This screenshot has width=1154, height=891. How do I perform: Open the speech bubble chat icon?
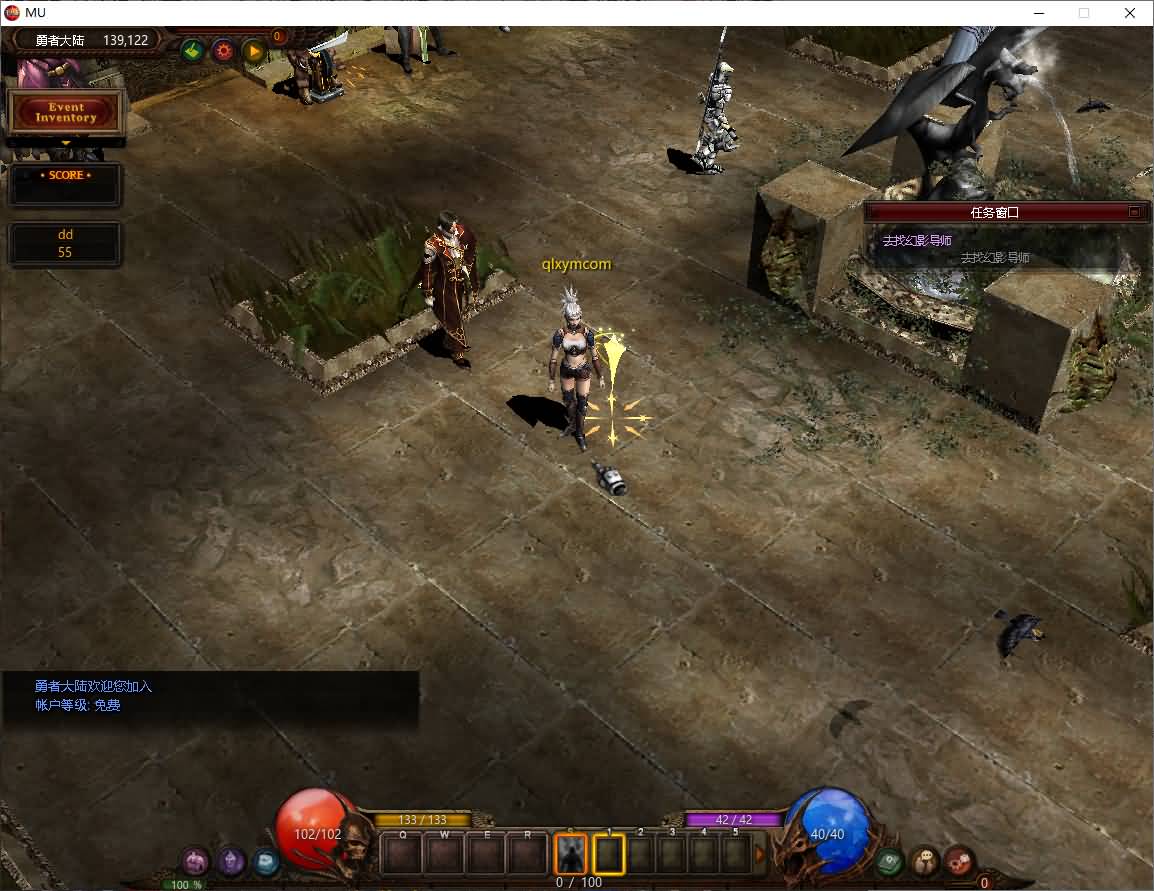pos(924,860)
